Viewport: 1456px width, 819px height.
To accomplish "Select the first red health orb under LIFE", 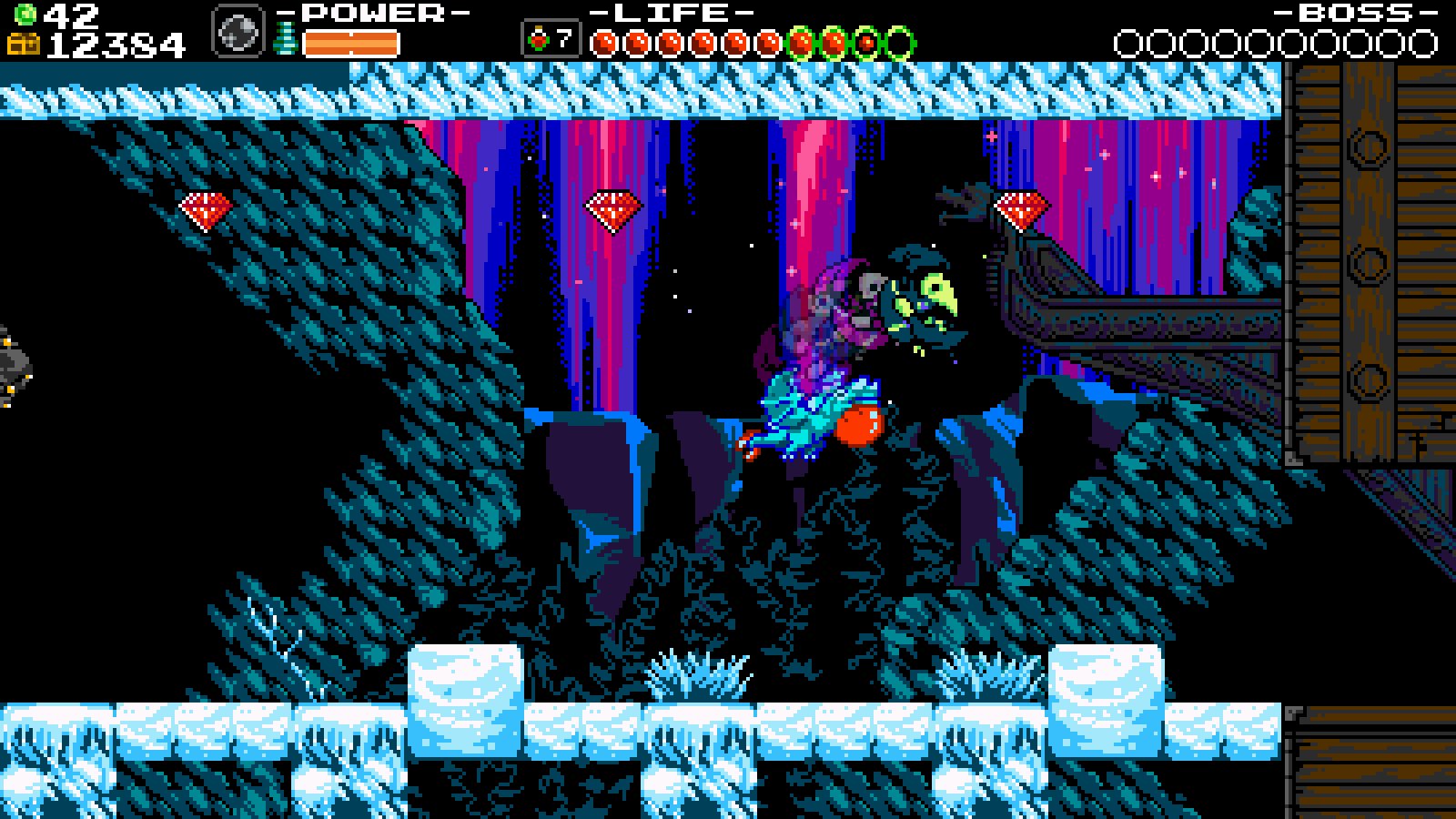I will 605,40.
